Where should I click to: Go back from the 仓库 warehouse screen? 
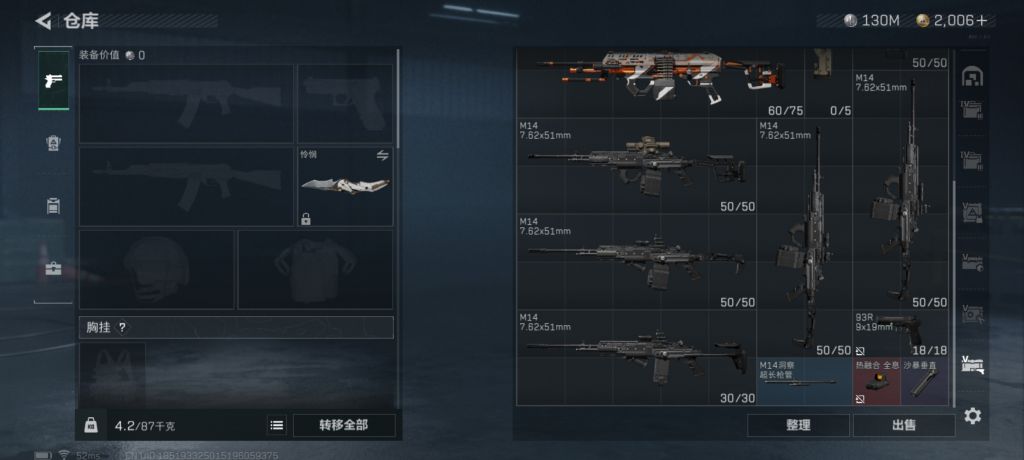(x=43, y=21)
